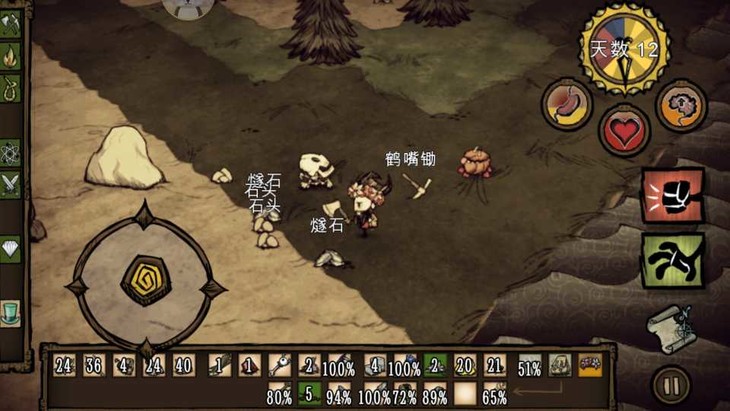
Task: Select the green inventory slot with count 5
Action: (310, 393)
